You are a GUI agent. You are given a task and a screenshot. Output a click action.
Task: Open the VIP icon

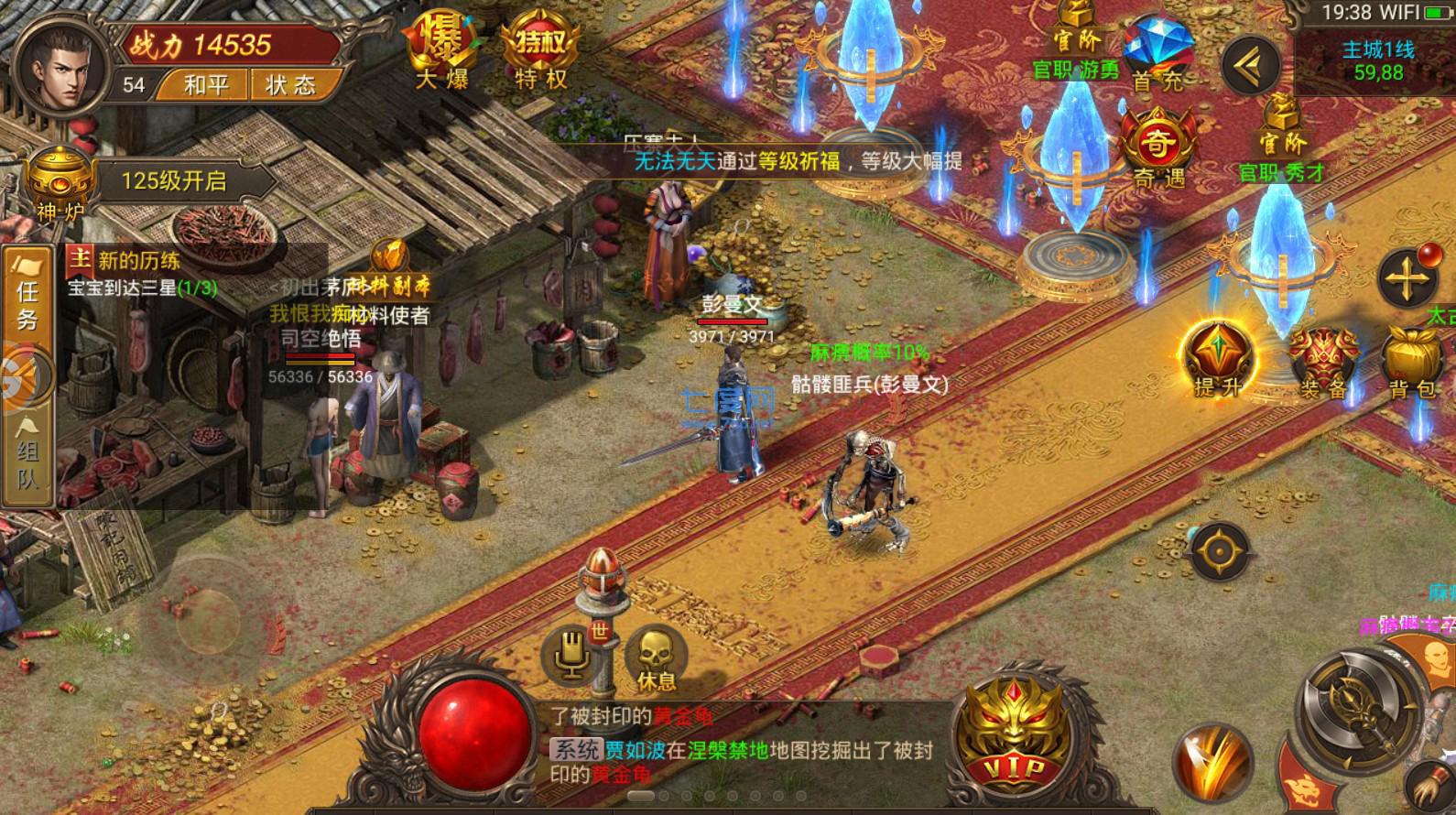(1013, 733)
